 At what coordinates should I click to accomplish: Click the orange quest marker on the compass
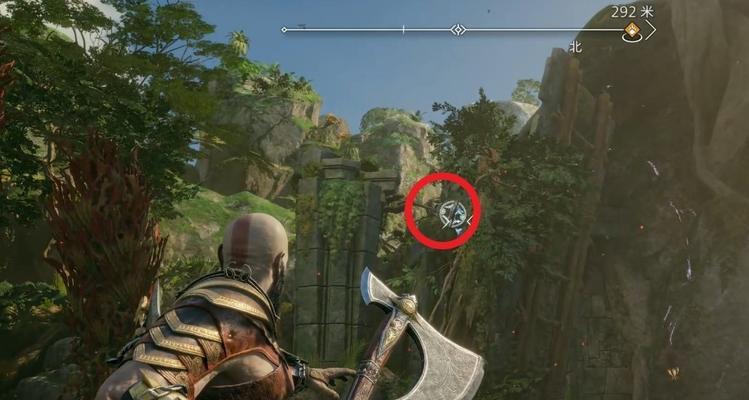click(632, 33)
